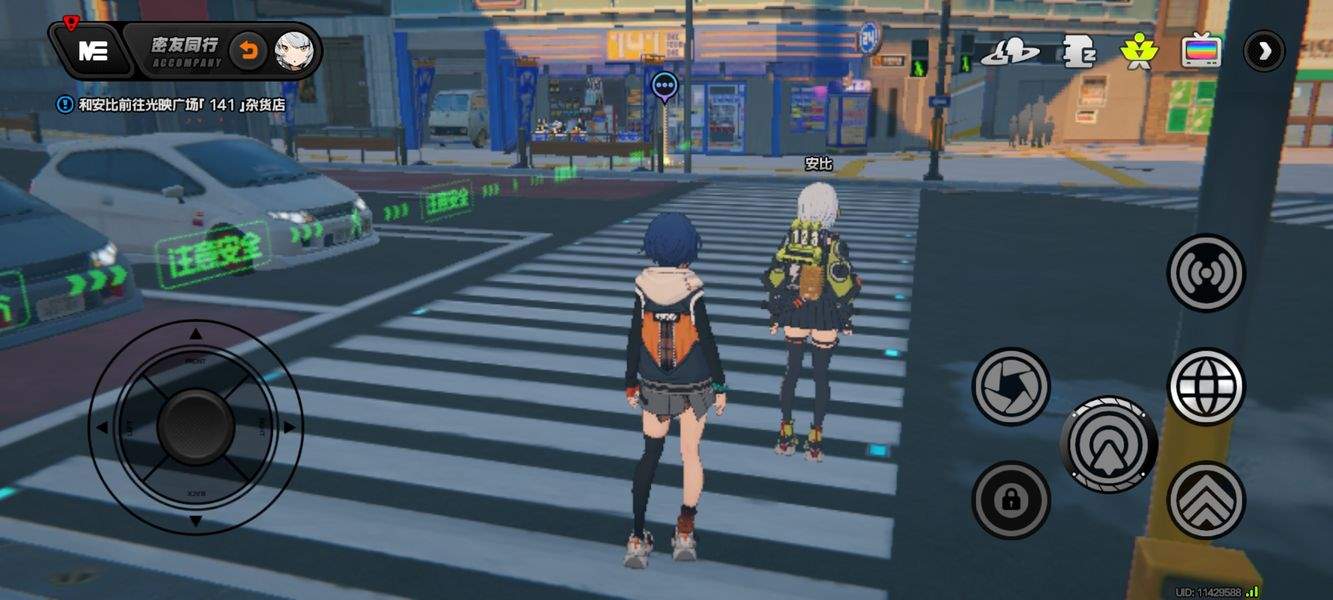Tap the large center arrow action button

1108,444
